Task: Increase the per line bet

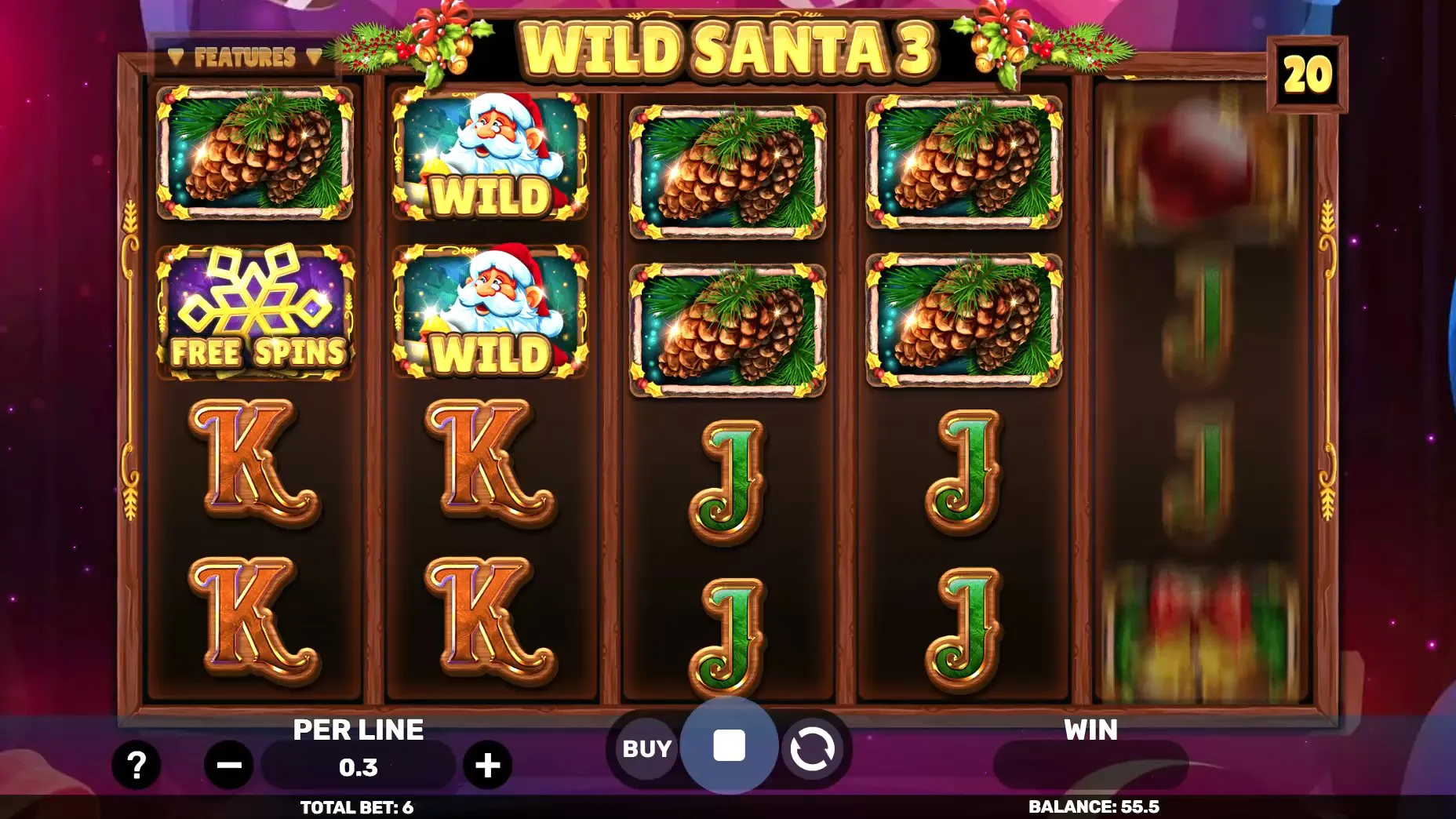Action: click(487, 765)
